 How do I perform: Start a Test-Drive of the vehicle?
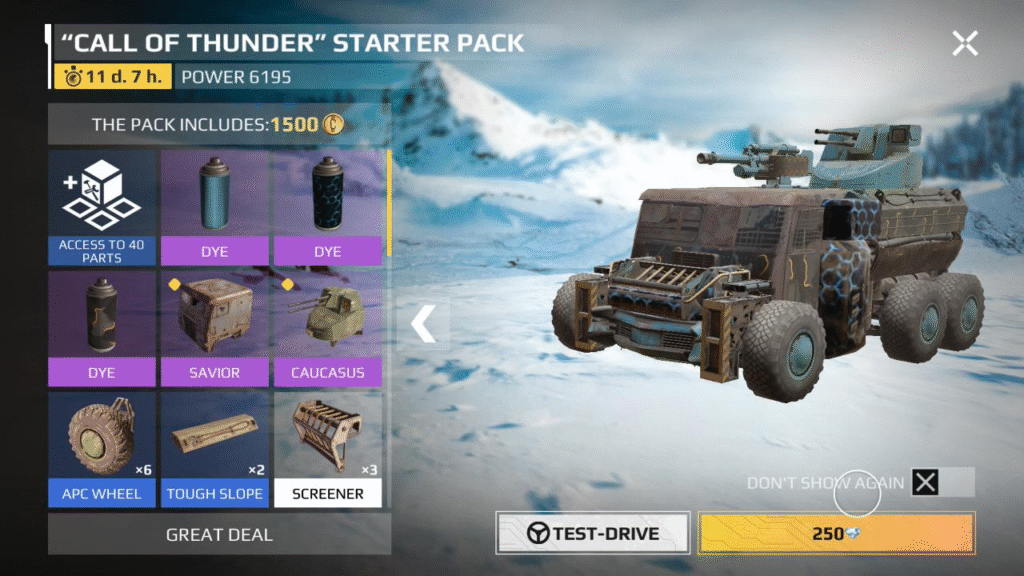pos(593,533)
